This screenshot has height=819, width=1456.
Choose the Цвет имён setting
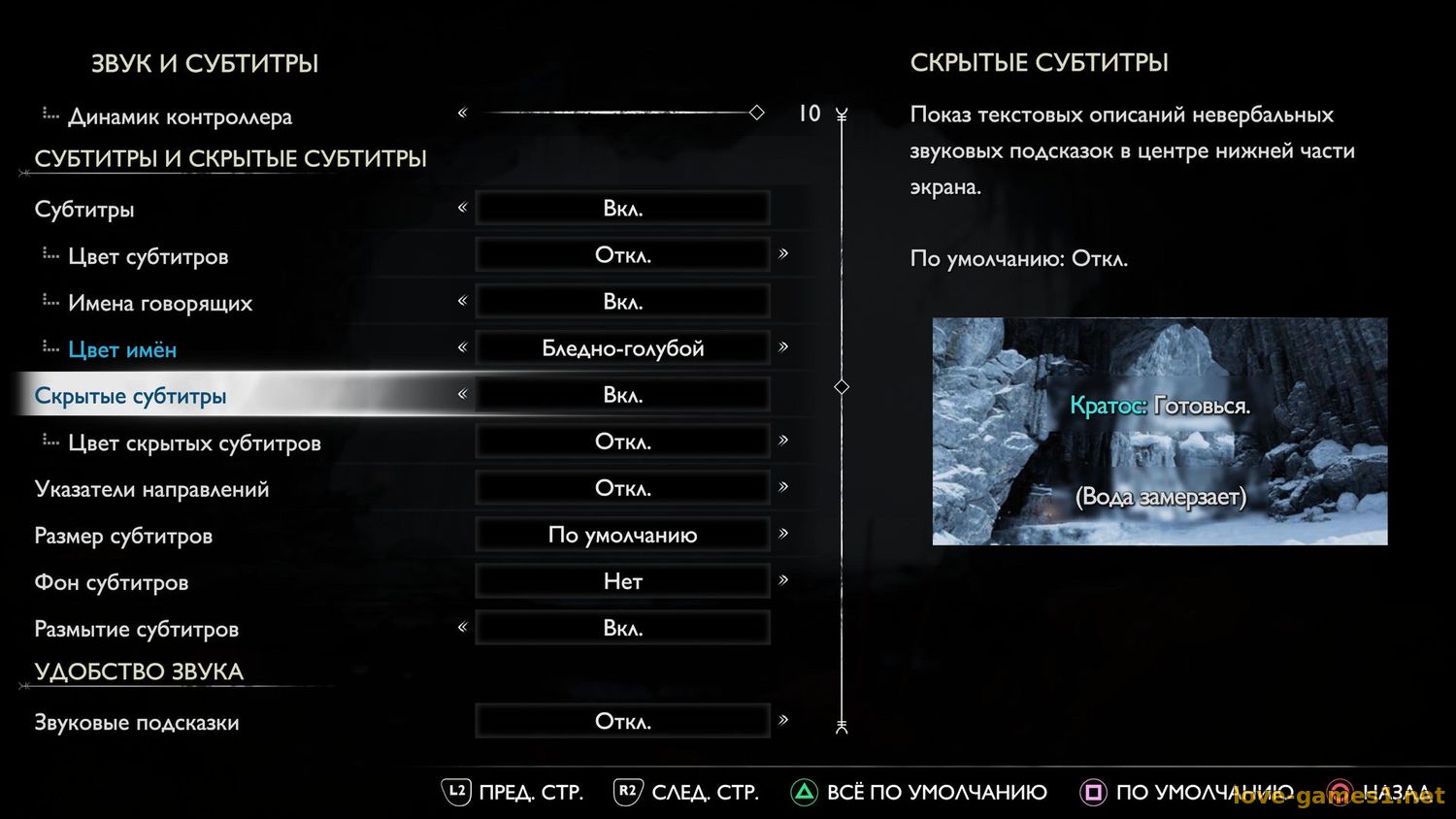pos(122,349)
